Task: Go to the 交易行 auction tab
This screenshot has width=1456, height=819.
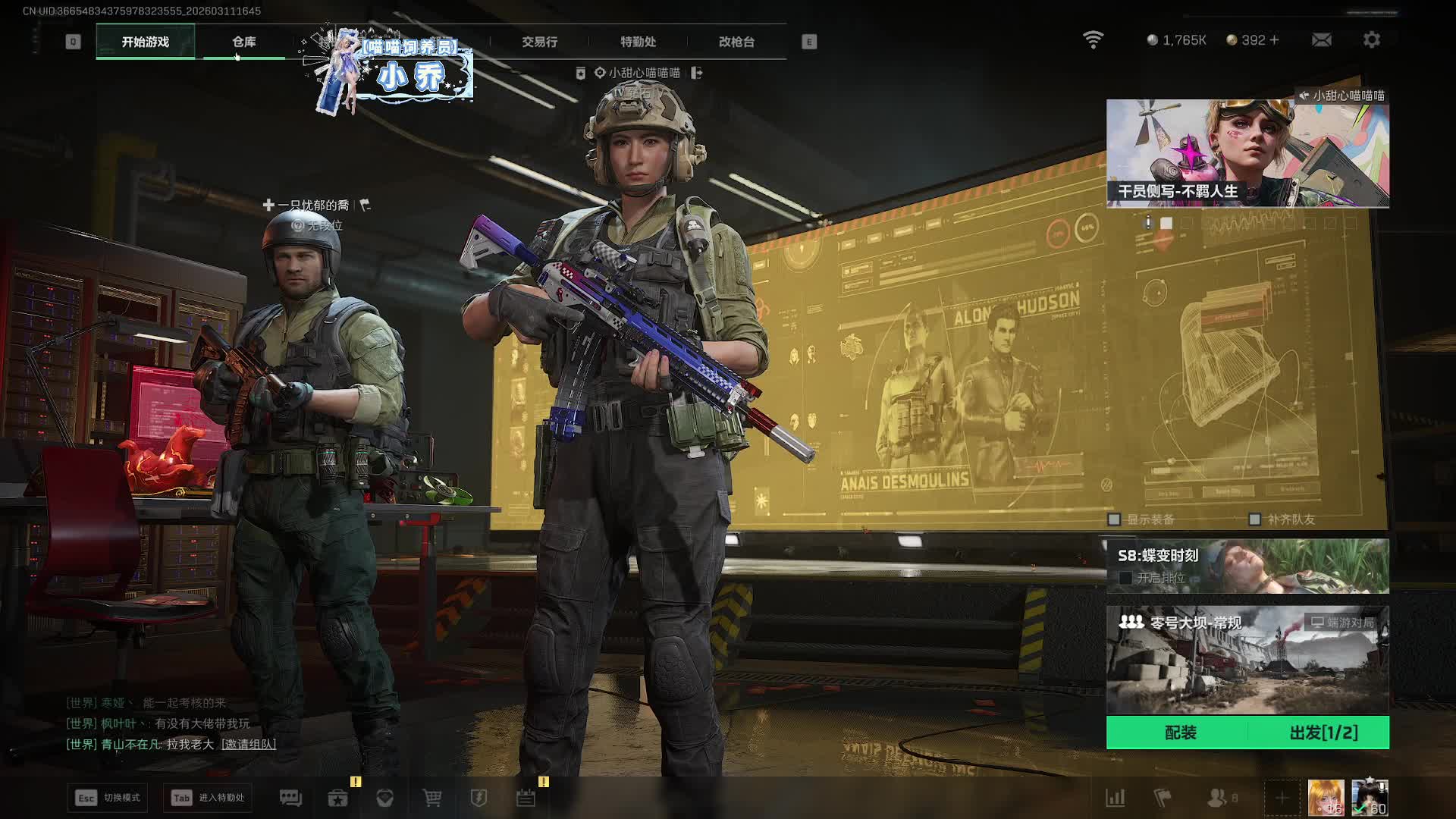Action: point(539,42)
